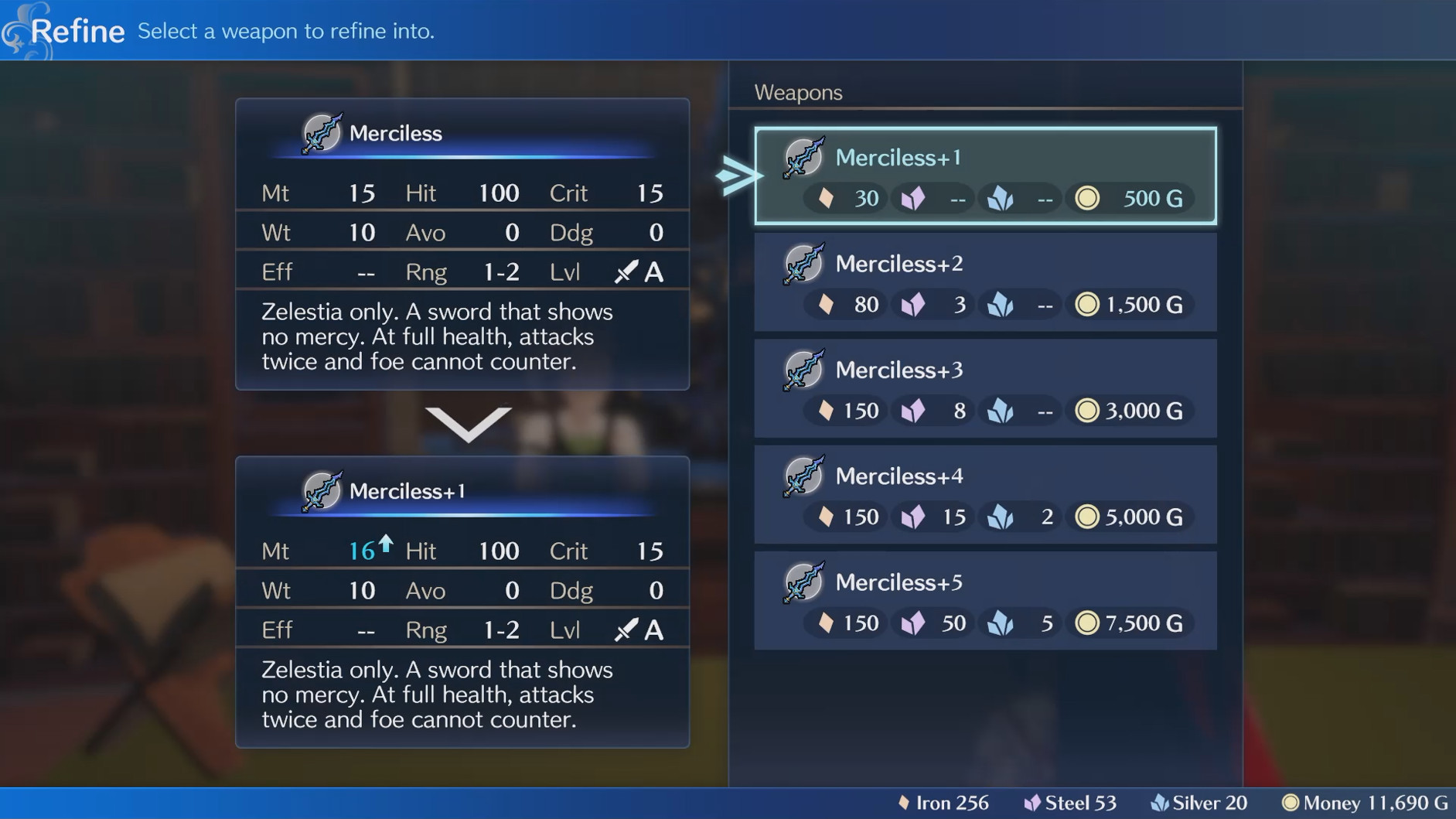Screen dimensions: 1456x819
Task: Click the Merciless+1 sword icon in Weapons list
Action: click(x=803, y=158)
